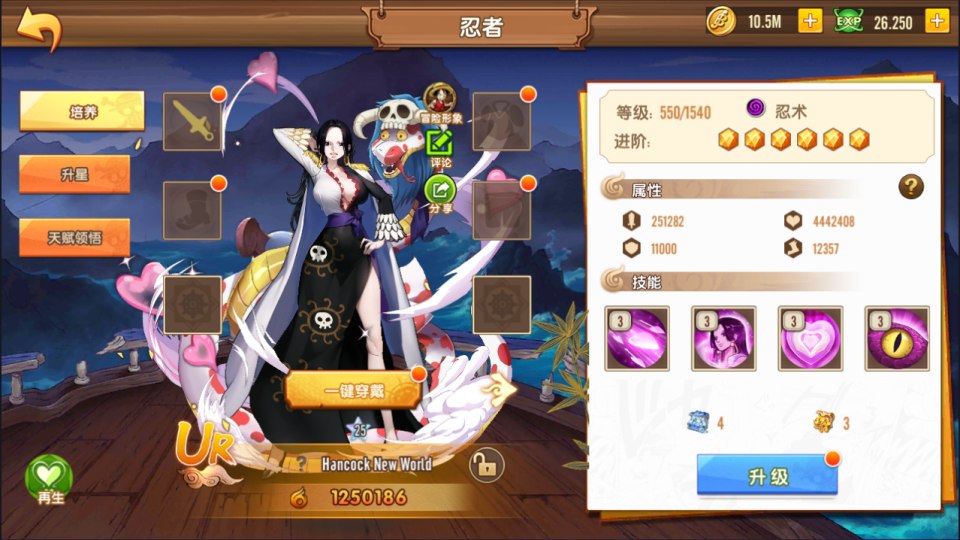Open the 冒险形象 adventure avatar icon
Screen dimensions: 960x540
click(440, 102)
